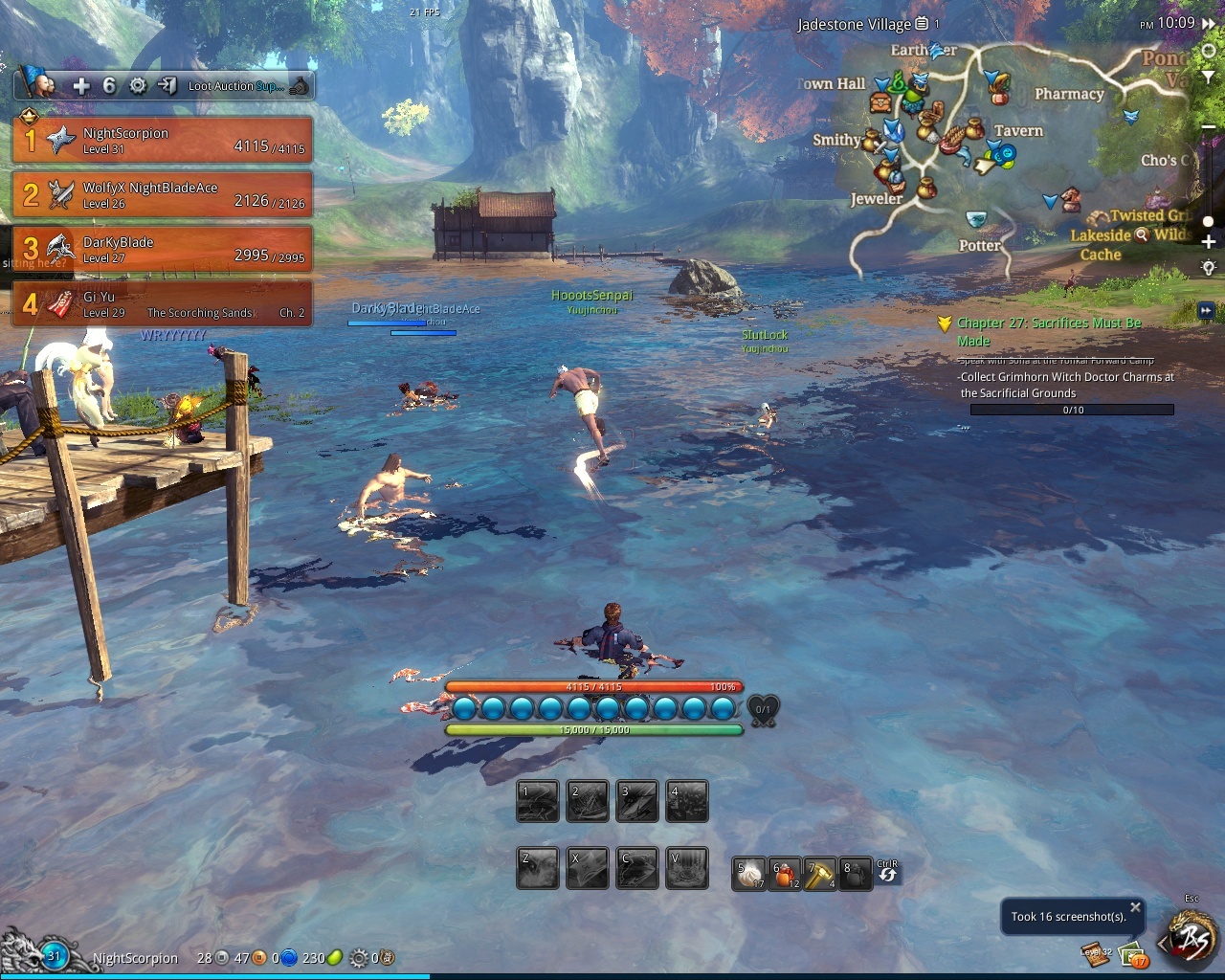Zoom out the minimap with the minus button
1225x980 pixels.
(1209, 127)
